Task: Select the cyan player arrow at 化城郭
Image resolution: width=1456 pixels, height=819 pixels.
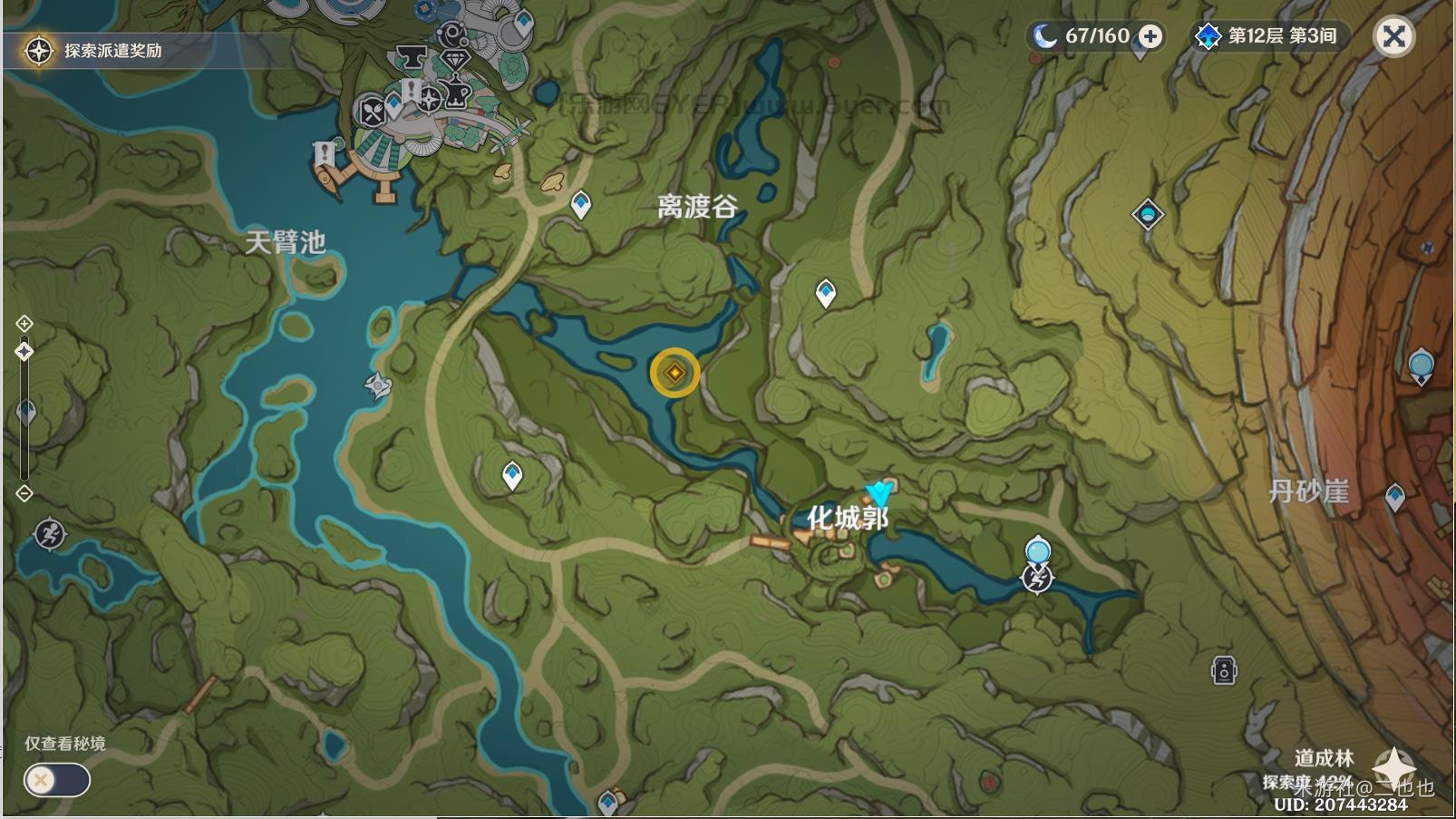Action: 878,493
